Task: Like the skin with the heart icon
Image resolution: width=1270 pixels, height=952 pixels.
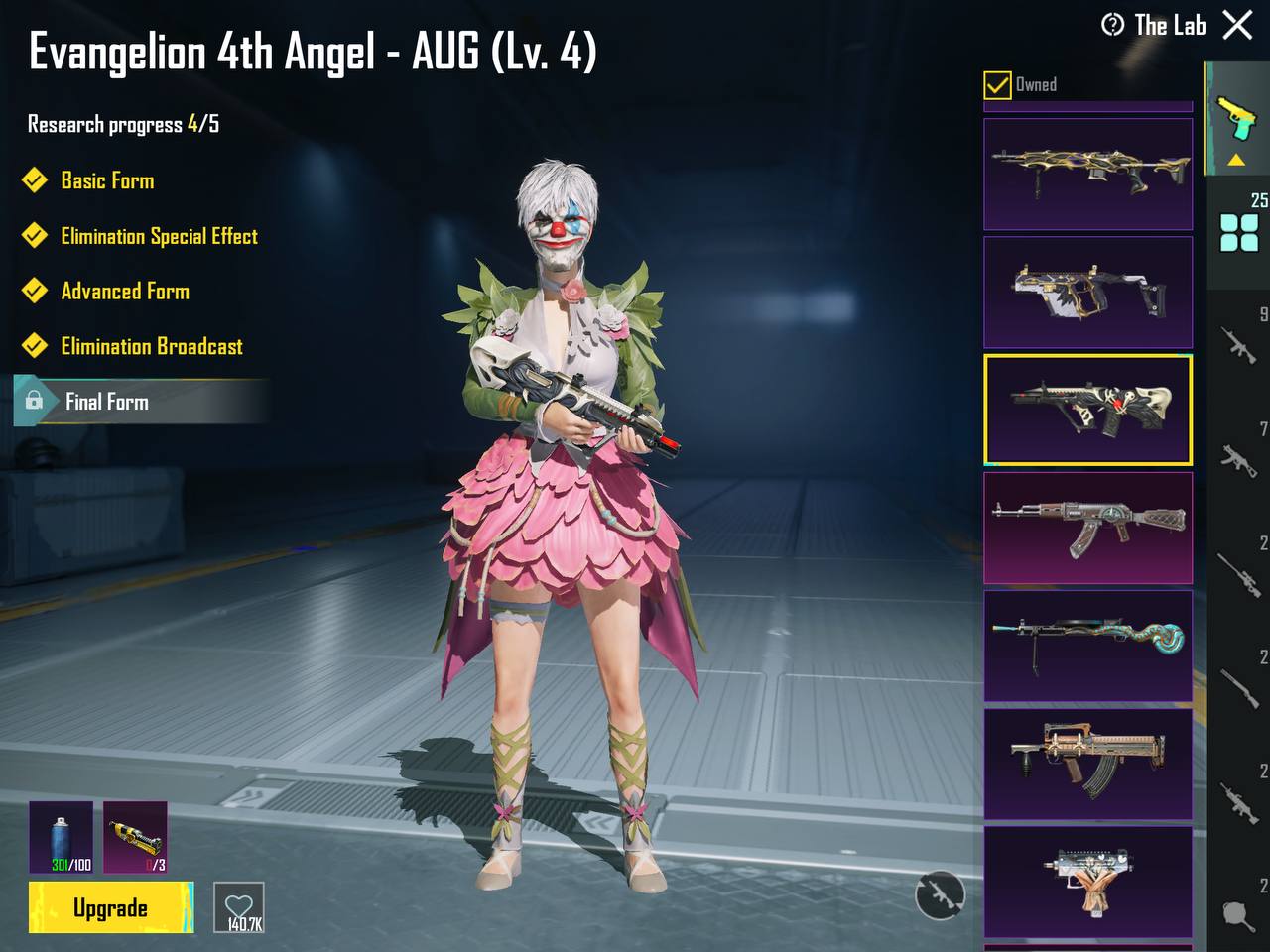Action: [x=239, y=907]
